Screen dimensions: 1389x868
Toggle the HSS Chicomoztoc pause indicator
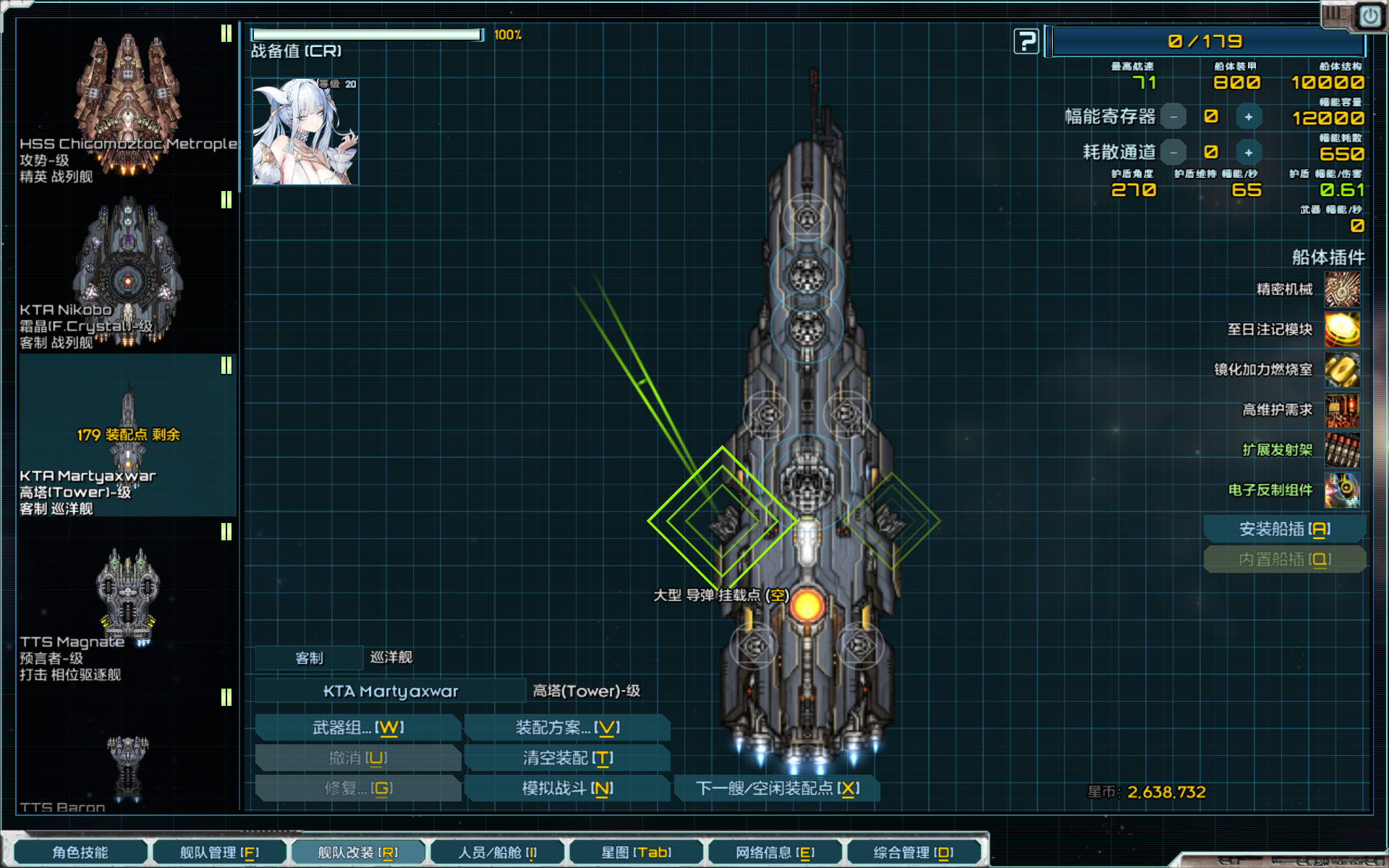click(226, 33)
